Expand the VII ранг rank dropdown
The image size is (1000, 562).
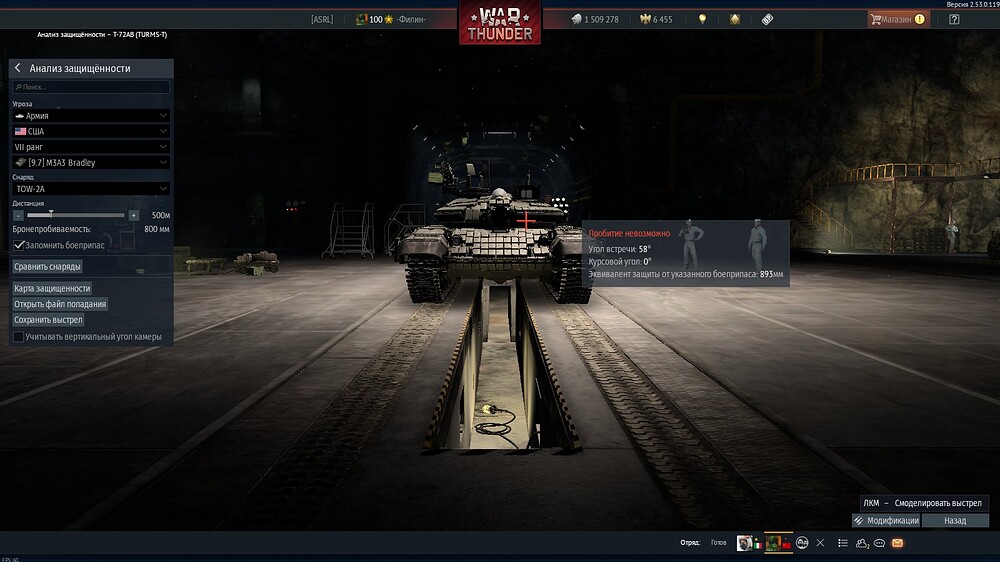coord(91,147)
